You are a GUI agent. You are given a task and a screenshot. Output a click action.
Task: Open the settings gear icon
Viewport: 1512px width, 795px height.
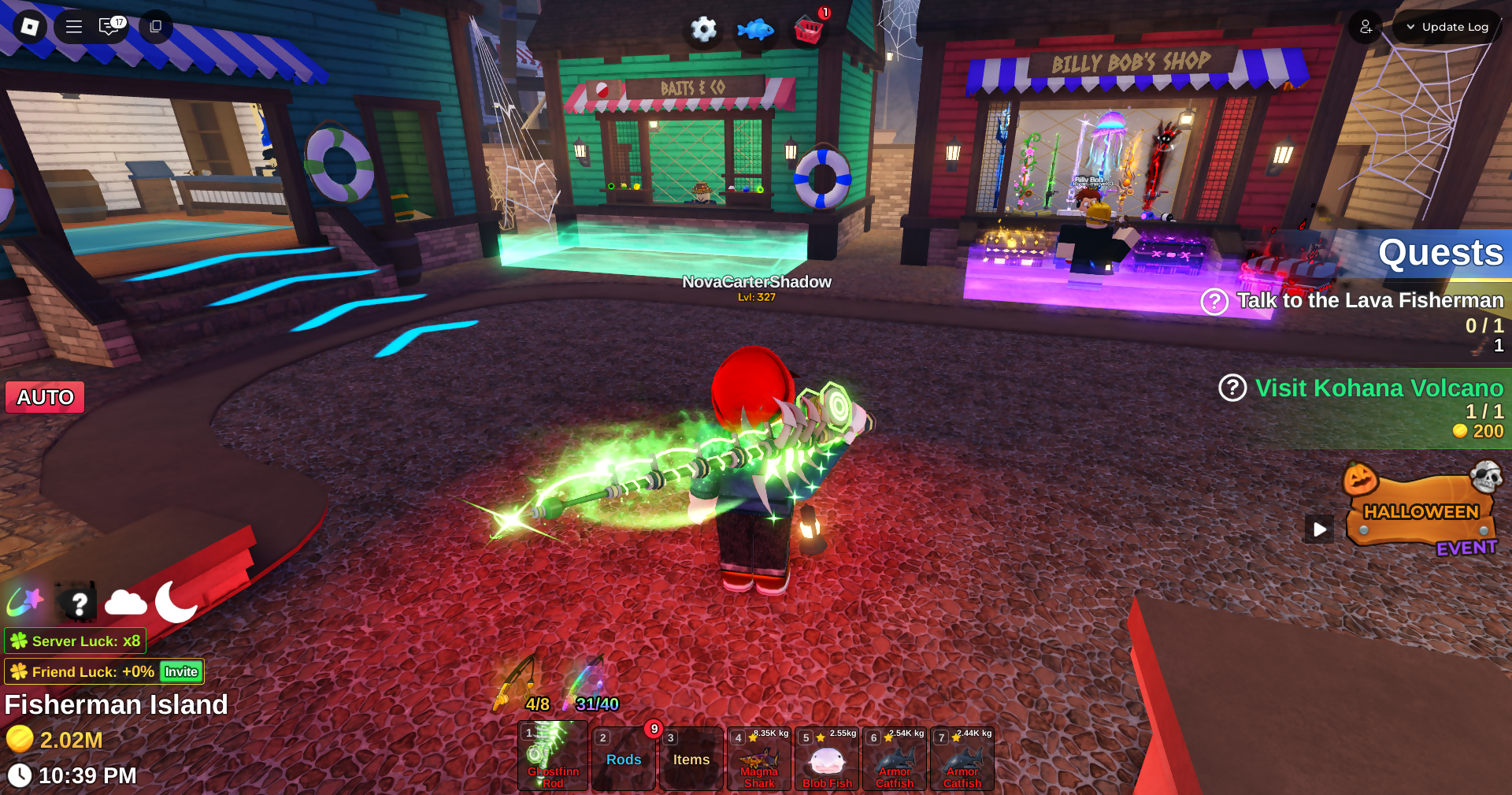(703, 30)
